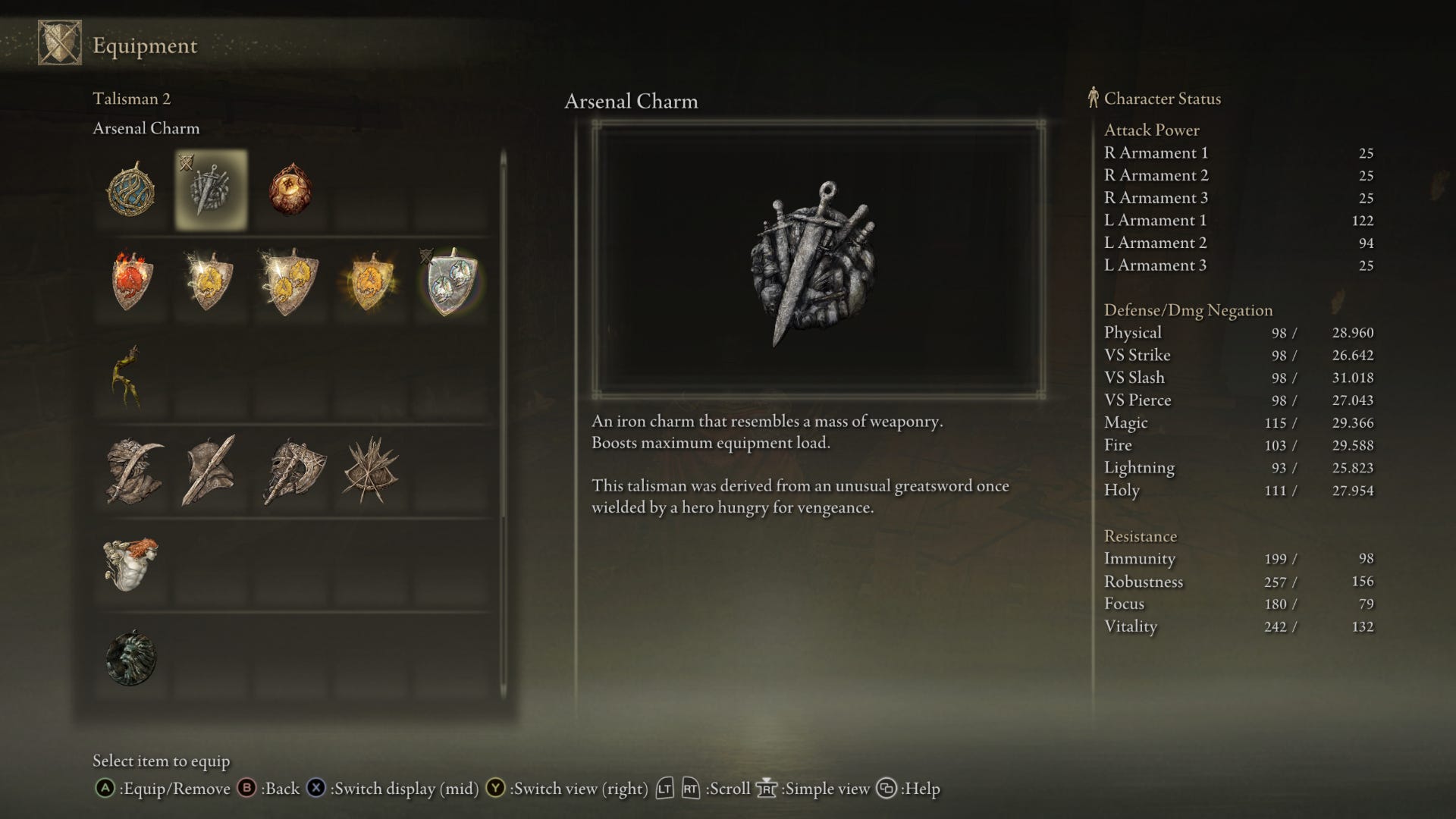Equip the Lance Talisman

209,472
